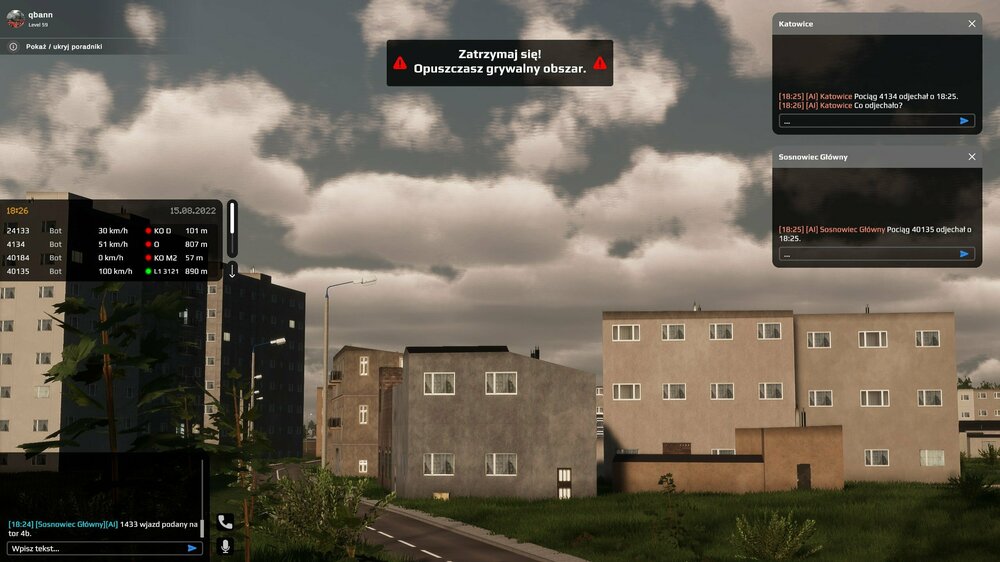The width and height of the screenshot is (1000, 562).
Task: Send the message in the Katowice chat
Action: (x=964, y=121)
